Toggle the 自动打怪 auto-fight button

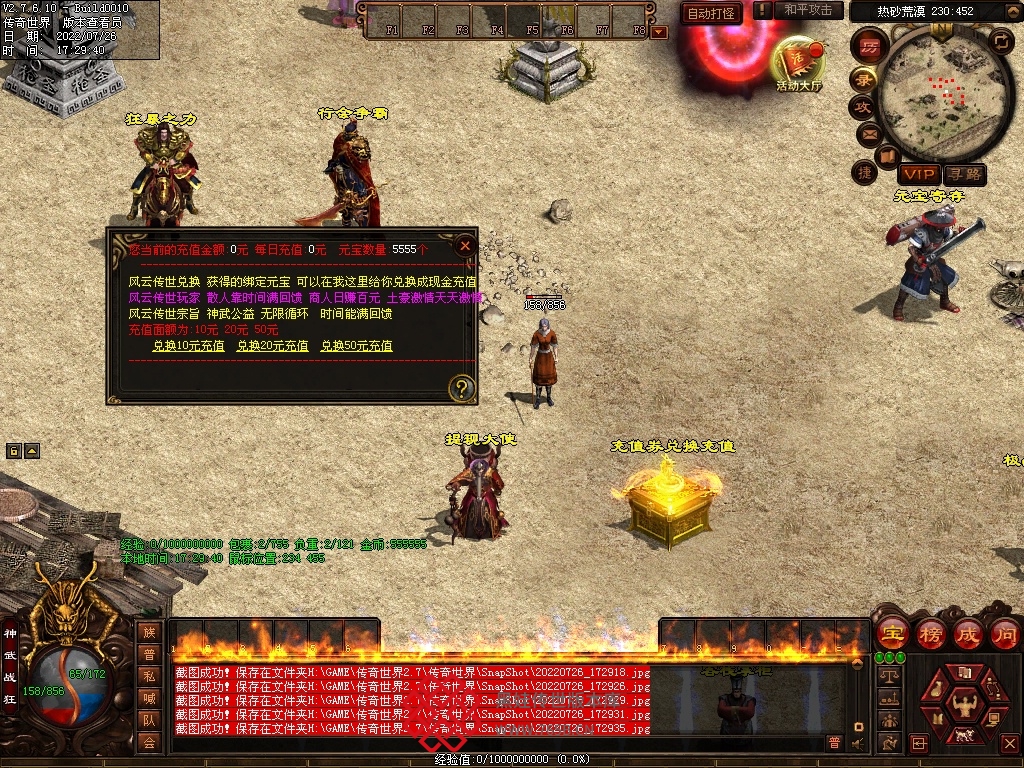pos(711,13)
